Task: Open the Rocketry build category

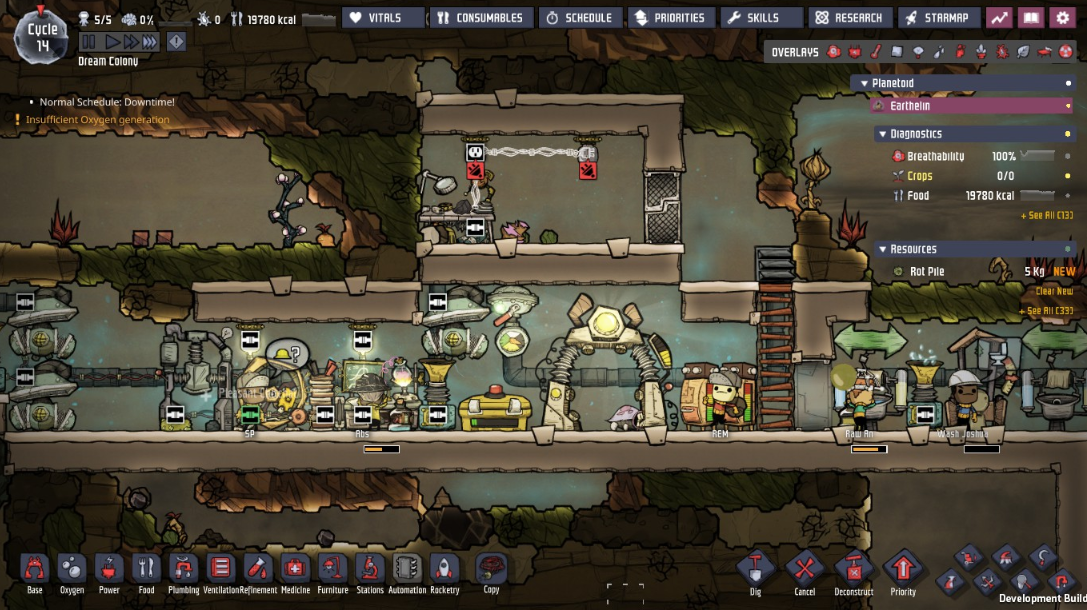Action: 444,571
